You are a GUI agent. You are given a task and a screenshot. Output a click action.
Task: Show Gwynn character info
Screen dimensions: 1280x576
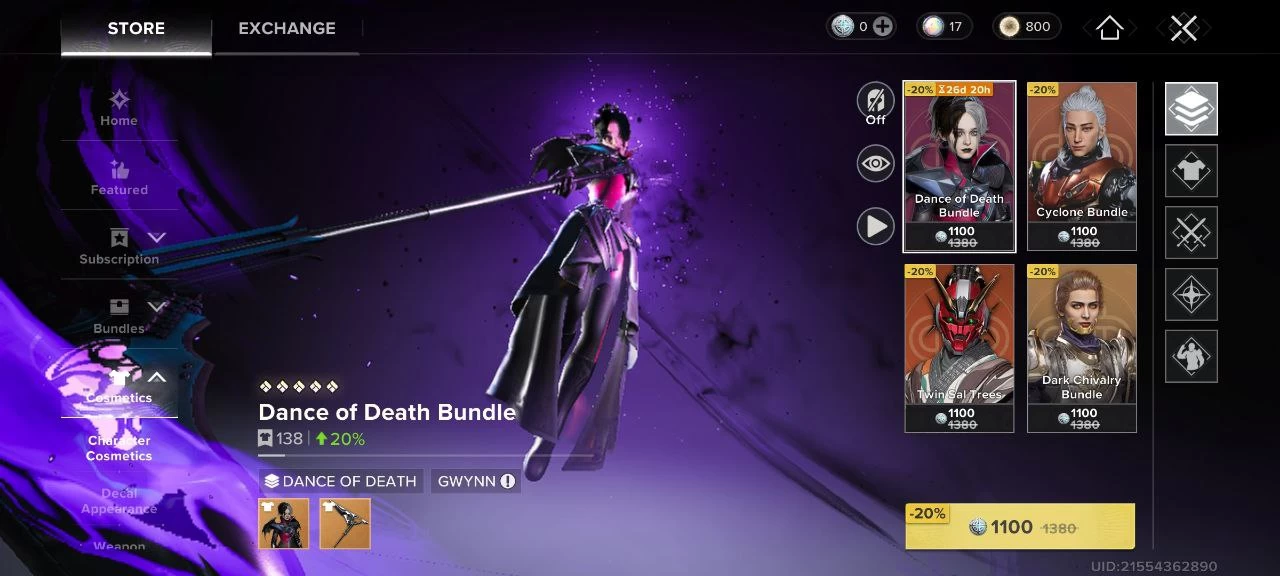pos(508,481)
